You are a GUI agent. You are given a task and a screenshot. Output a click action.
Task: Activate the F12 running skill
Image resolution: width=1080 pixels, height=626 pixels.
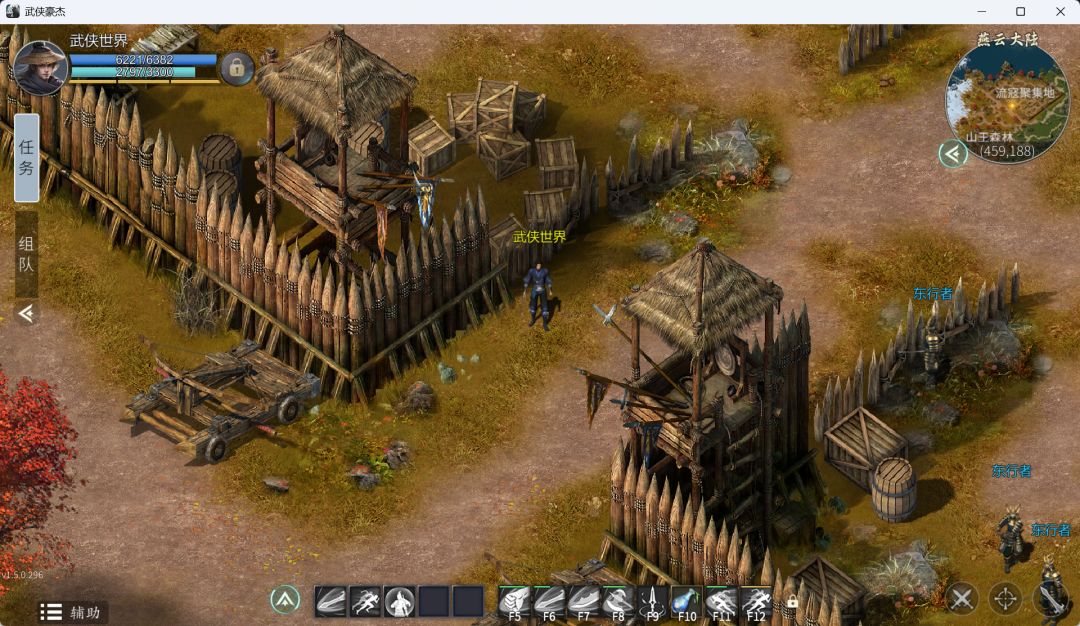pyautogui.click(x=755, y=602)
